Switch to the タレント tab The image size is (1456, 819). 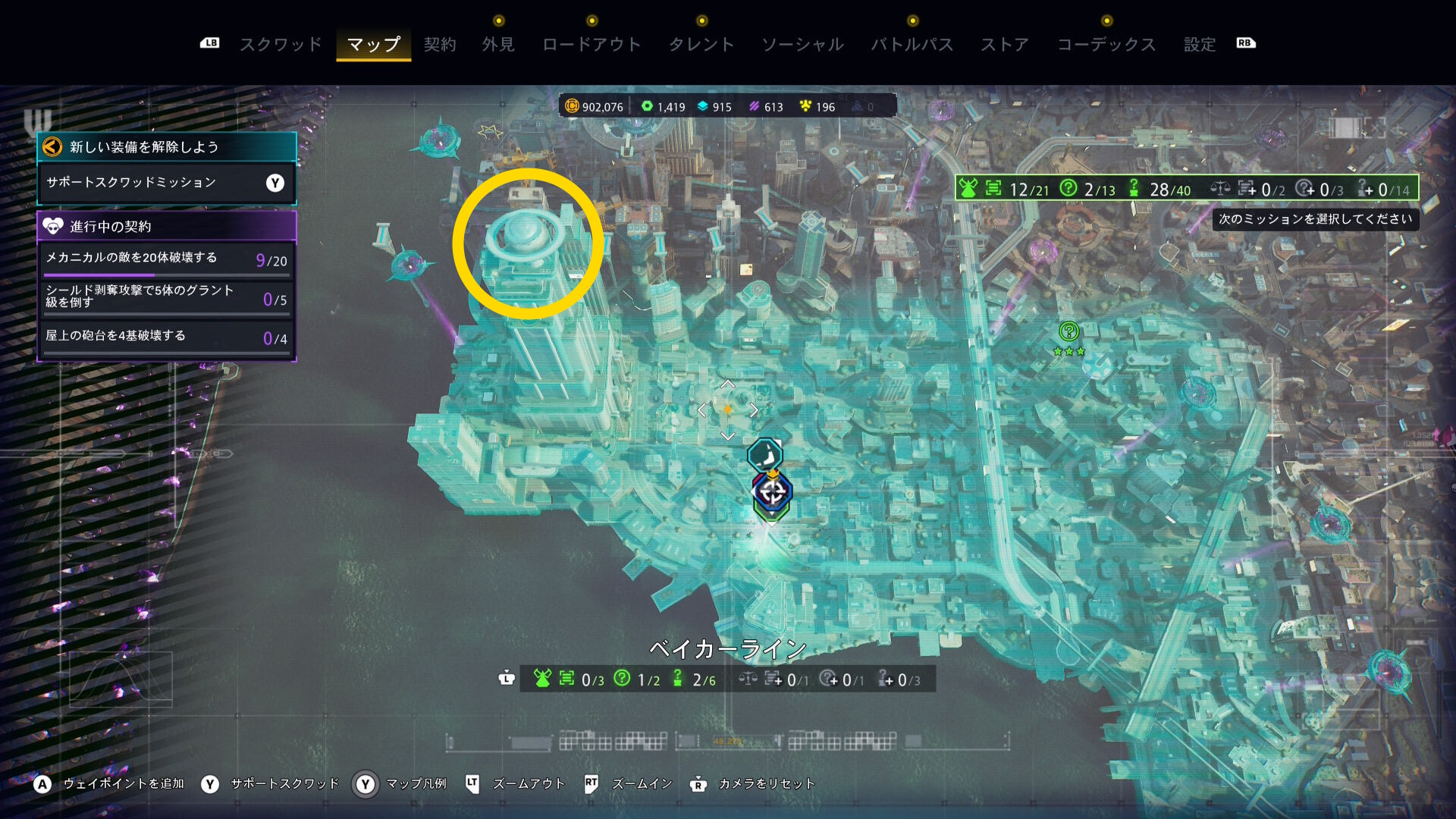[701, 45]
